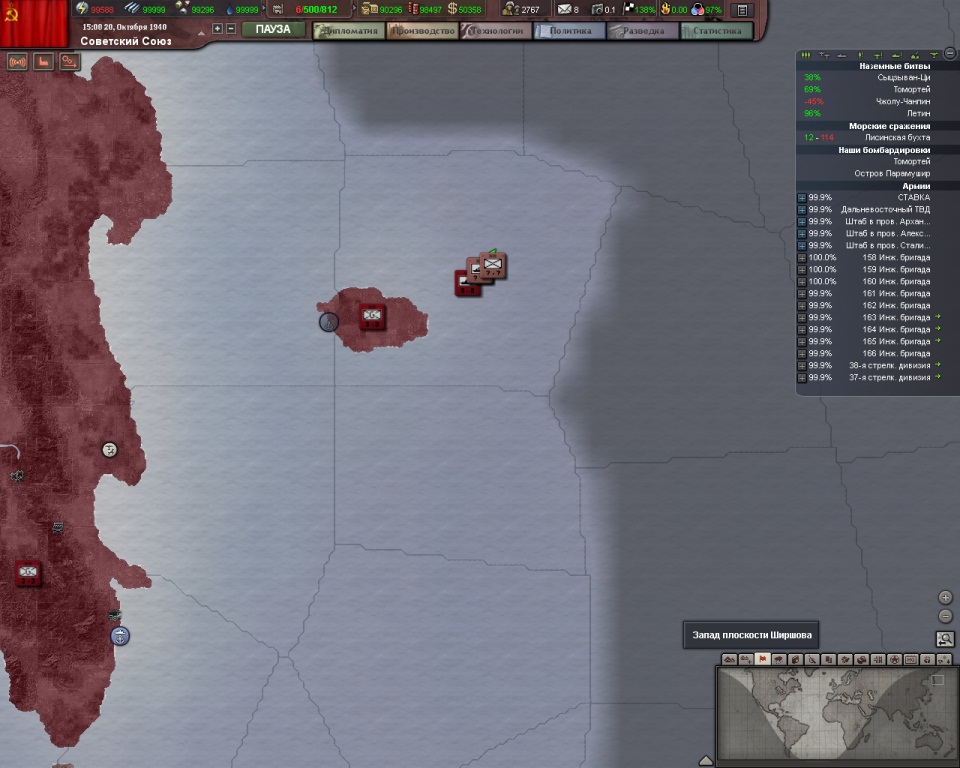This screenshot has width=960, height=768.
Task: Open the Технологии tab
Action: tap(494, 31)
